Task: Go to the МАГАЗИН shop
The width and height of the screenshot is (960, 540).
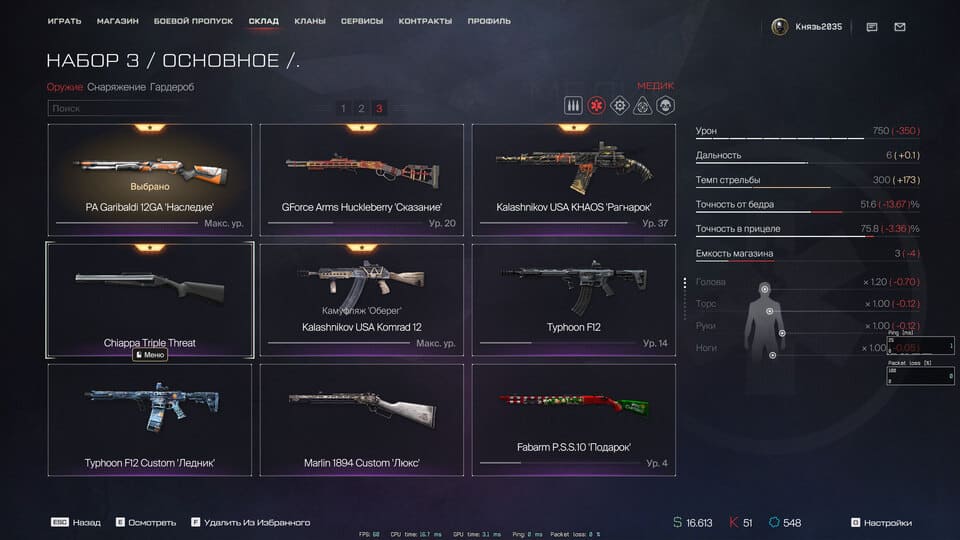Action: [118, 21]
